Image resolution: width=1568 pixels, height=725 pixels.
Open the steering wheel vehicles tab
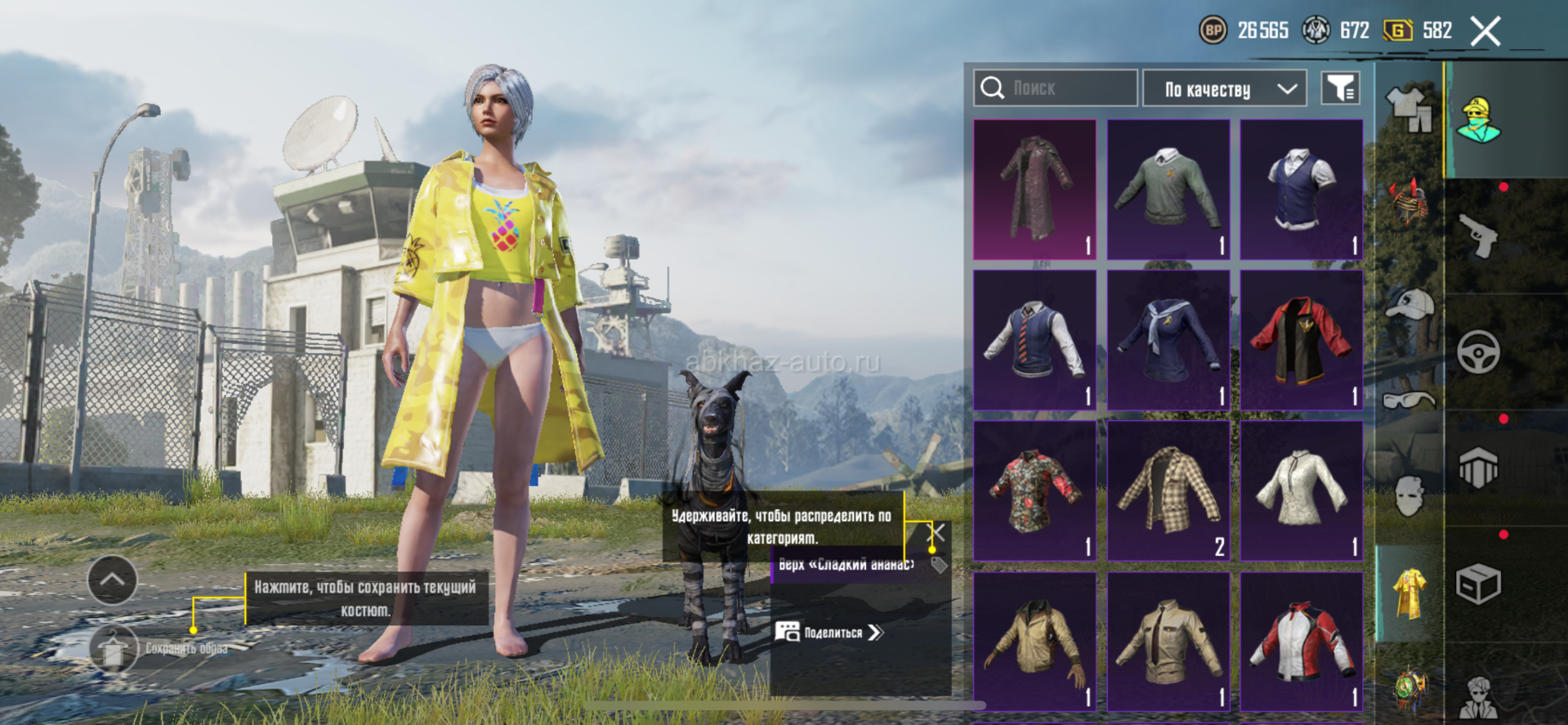coord(1478,352)
